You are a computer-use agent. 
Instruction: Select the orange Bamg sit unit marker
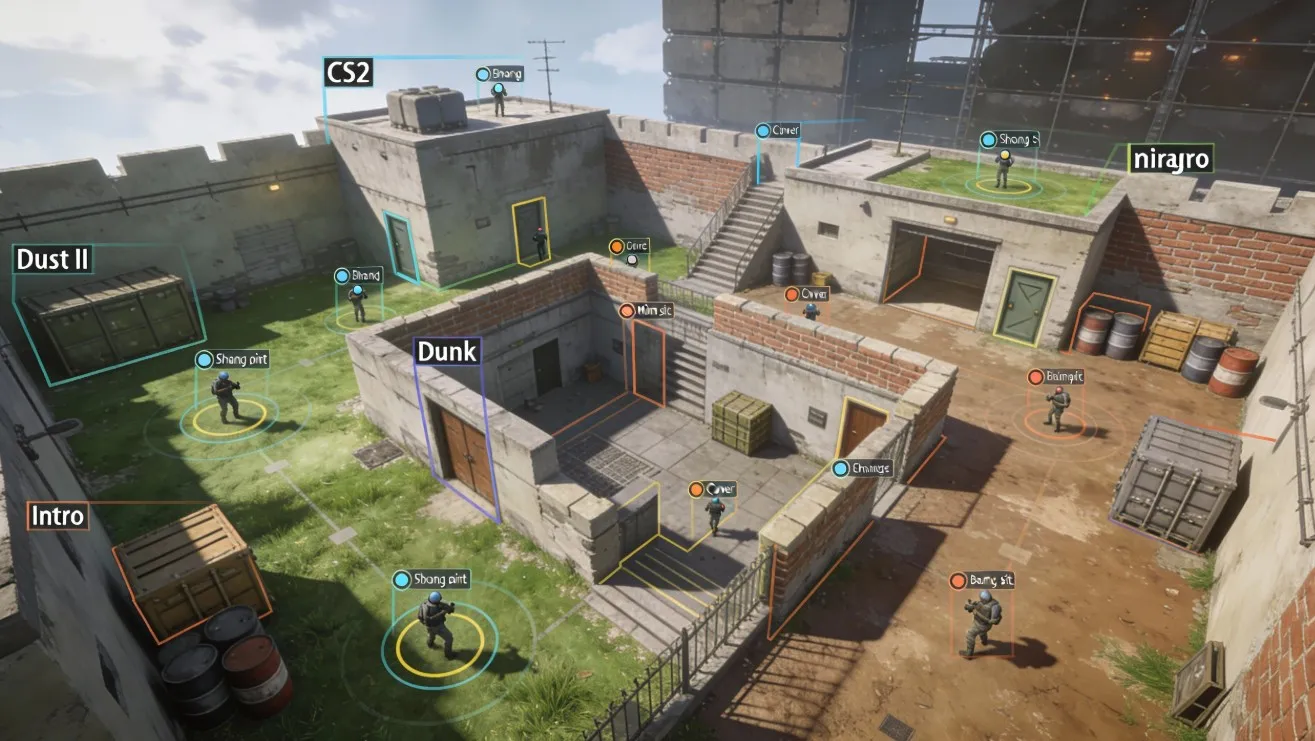(958, 580)
